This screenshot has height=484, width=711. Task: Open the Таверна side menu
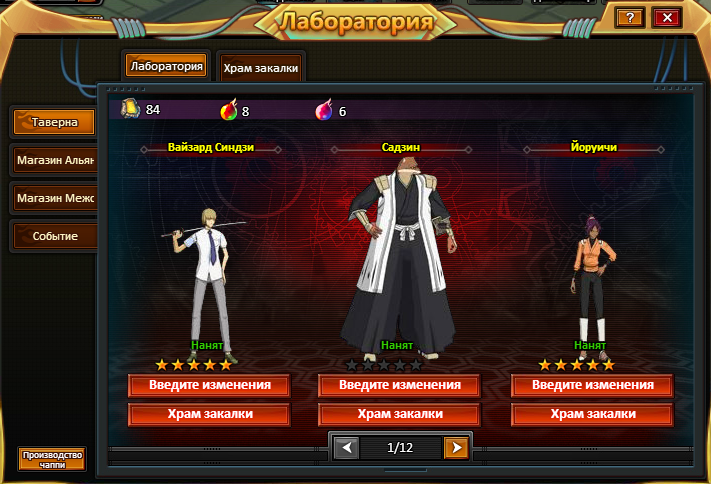point(54,122)
